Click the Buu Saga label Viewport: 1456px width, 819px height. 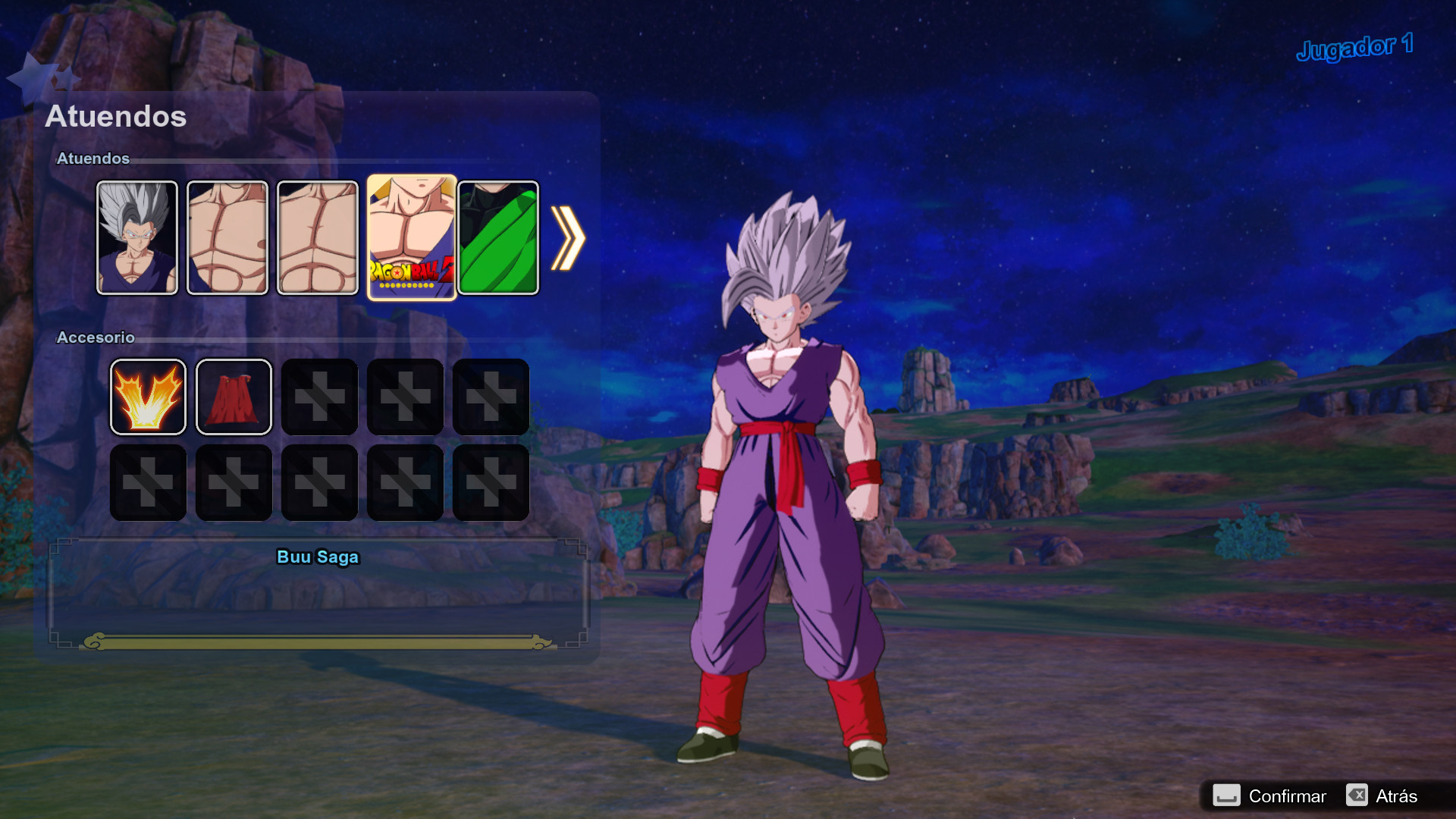click(318, 557)
